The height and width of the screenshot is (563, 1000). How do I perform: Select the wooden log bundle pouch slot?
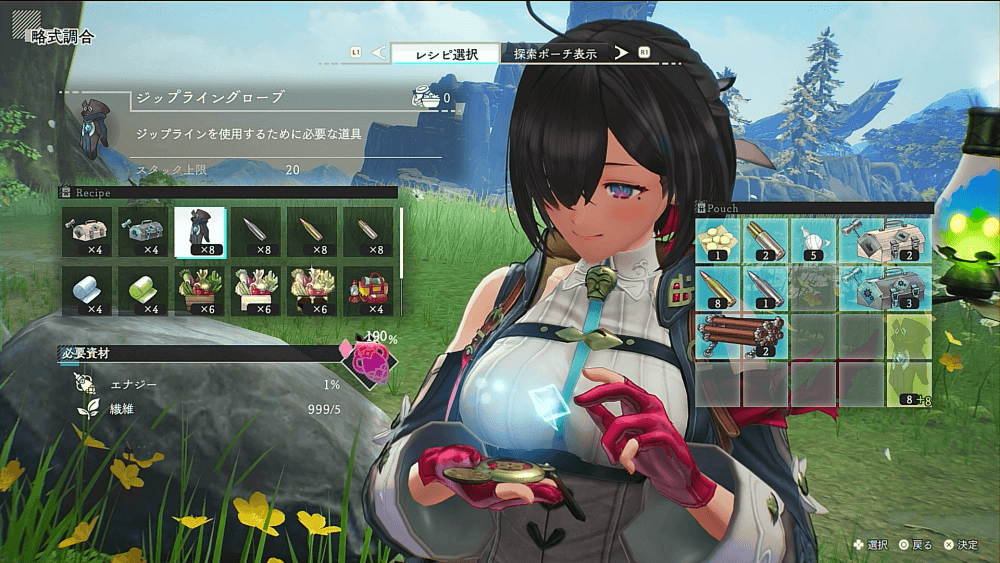point(740,337)
